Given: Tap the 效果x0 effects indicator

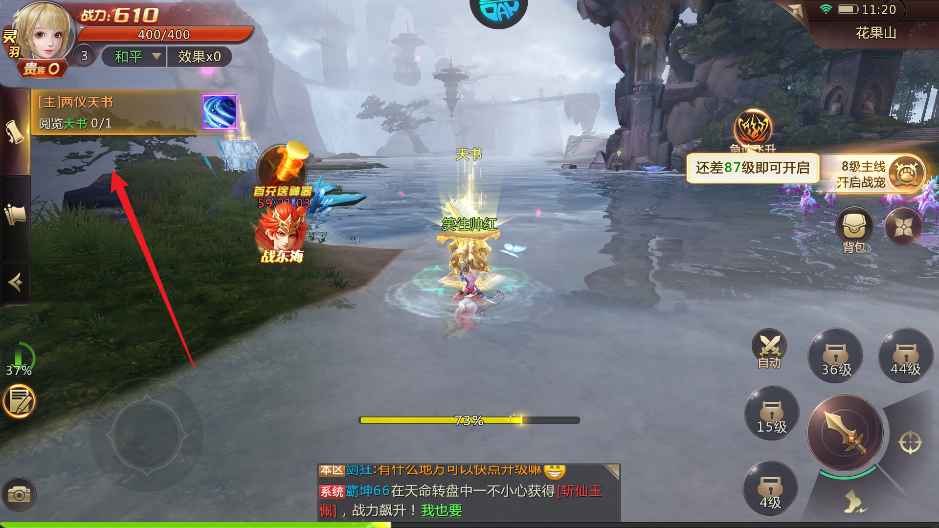Looking at the screenshot, I should pyautogui.click(x=199, y=57).
